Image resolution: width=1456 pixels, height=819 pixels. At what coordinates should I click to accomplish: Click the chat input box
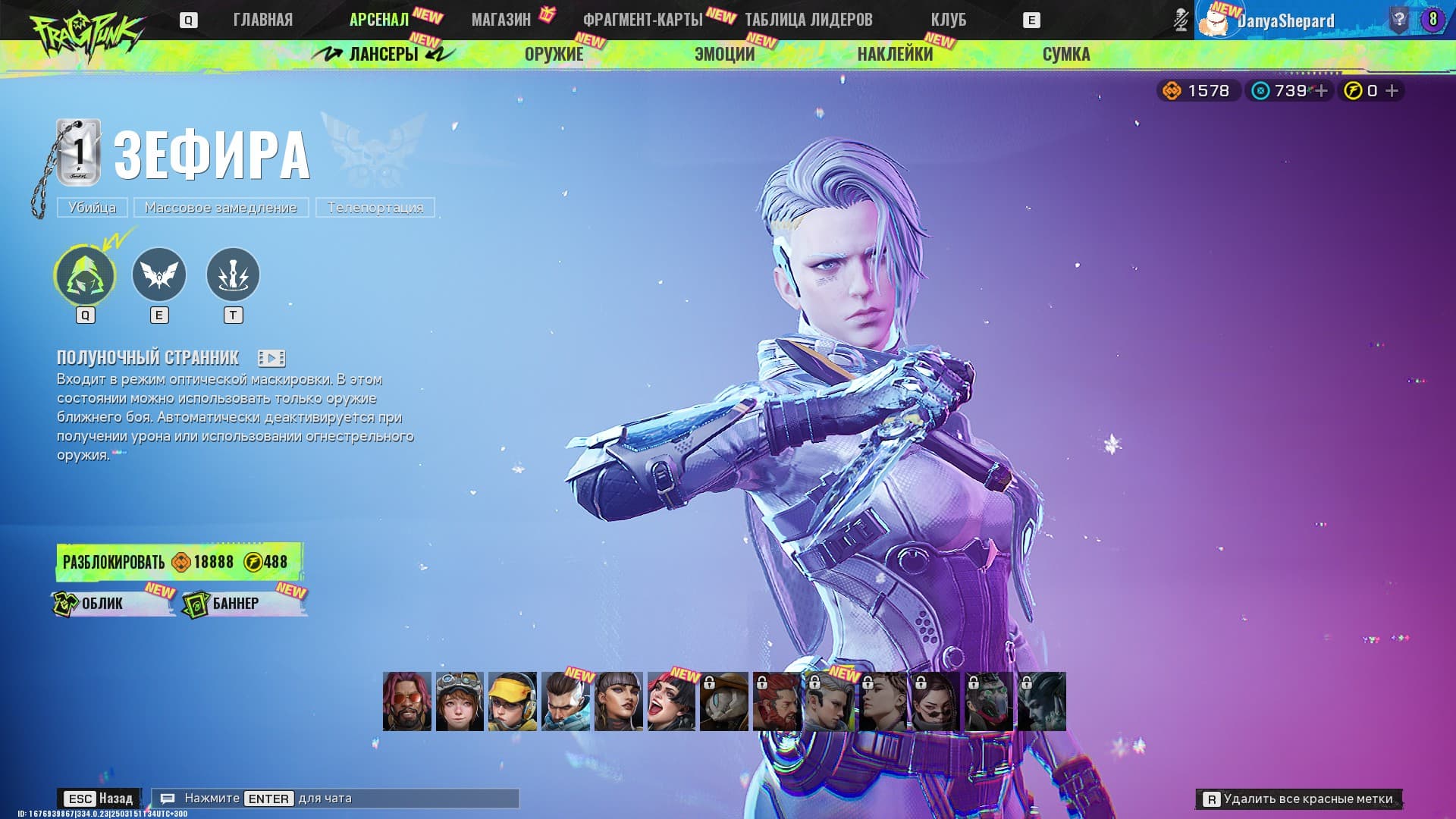pyautogui.click(x=335, y=799)
